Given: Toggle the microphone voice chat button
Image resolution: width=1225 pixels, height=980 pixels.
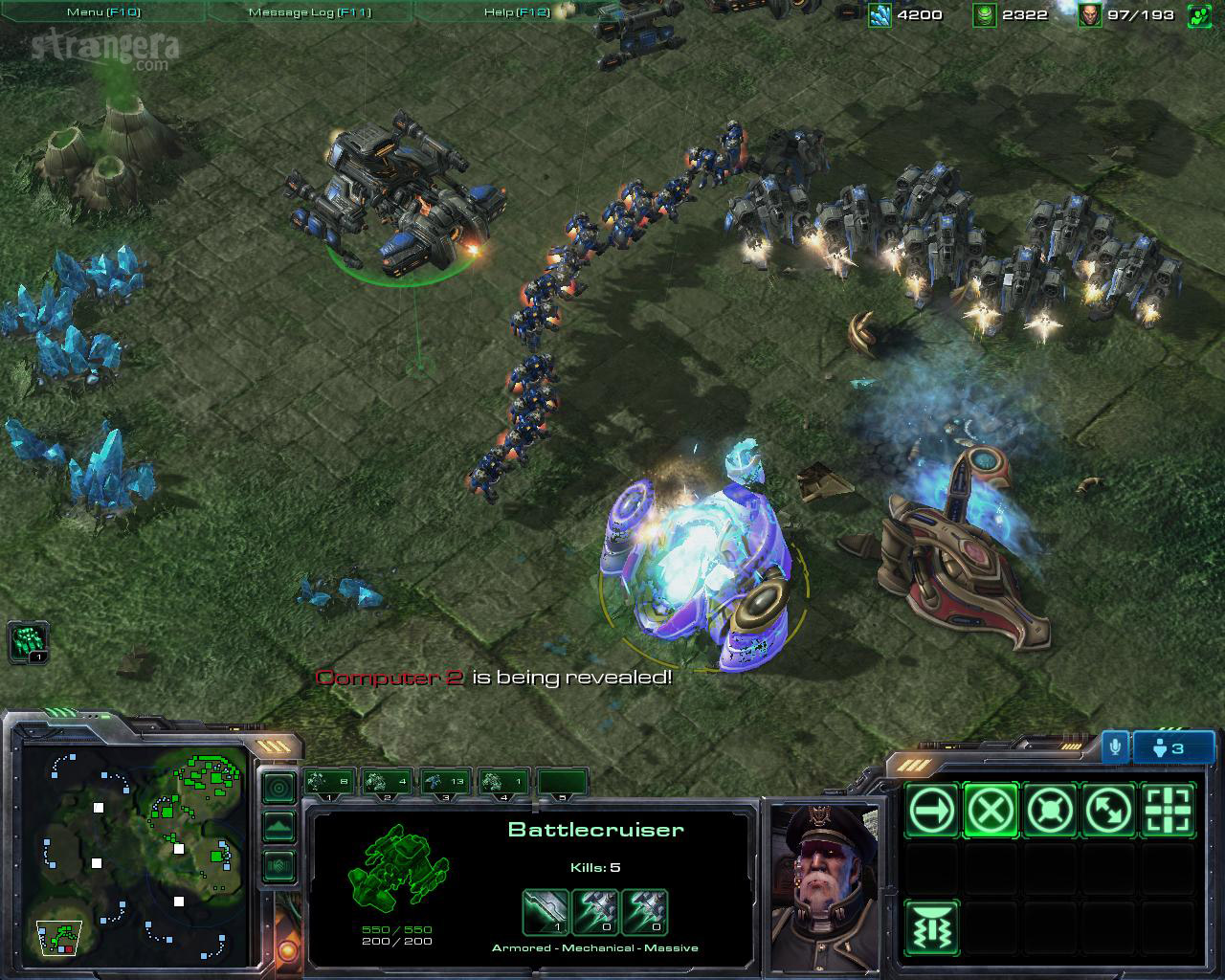Looking at the screenshot, I should (1114, 747).
